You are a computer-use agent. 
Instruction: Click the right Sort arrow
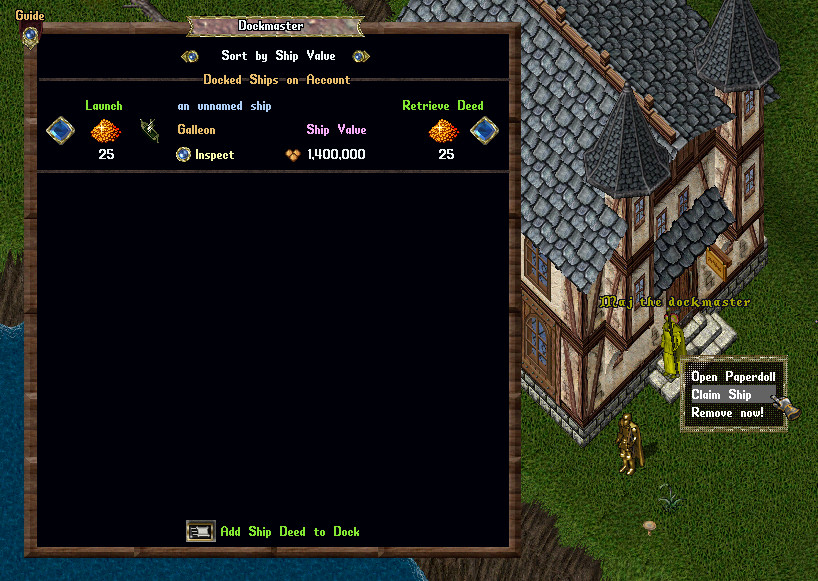tap(361, 56)
